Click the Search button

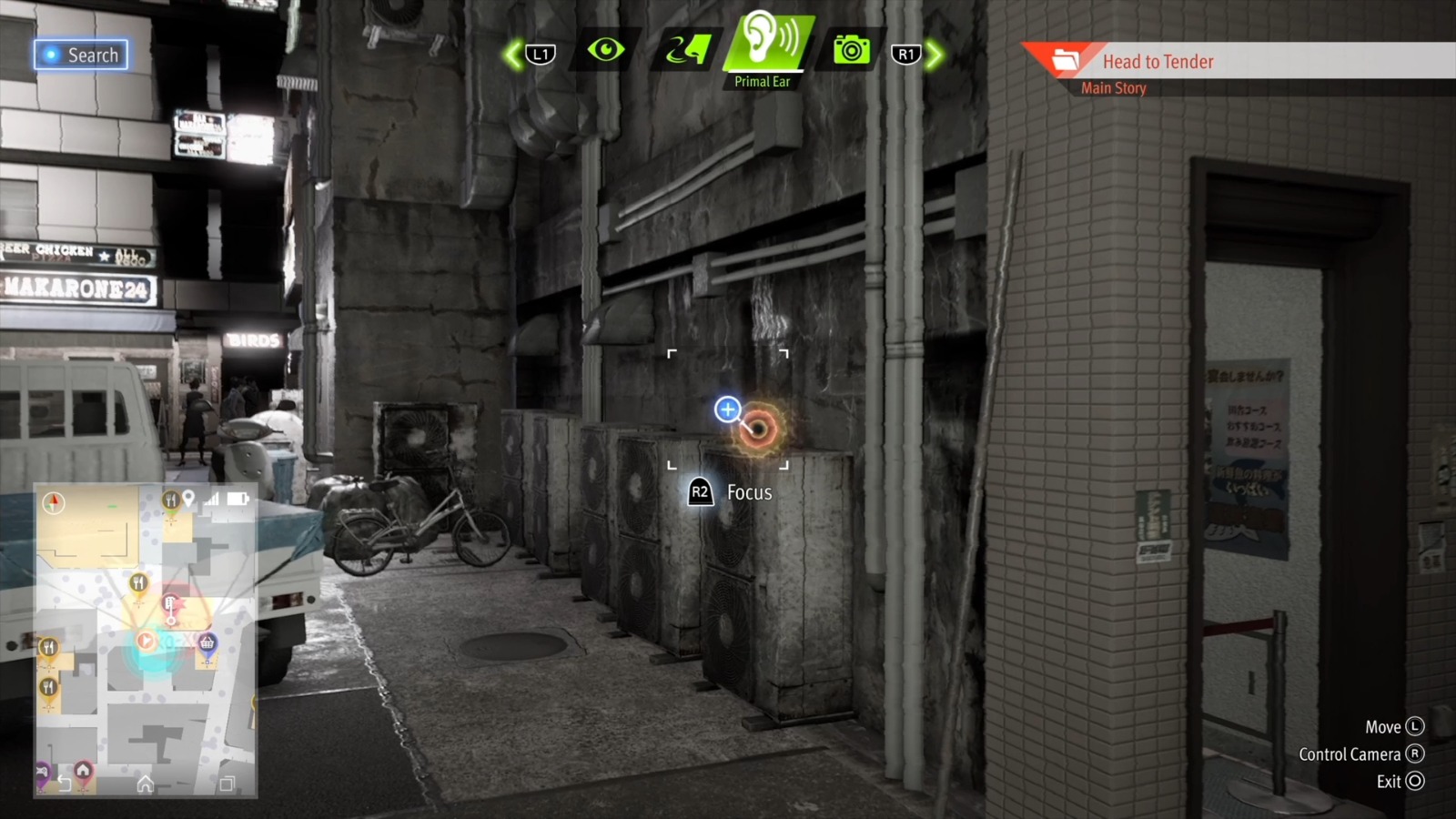point(80,55)
